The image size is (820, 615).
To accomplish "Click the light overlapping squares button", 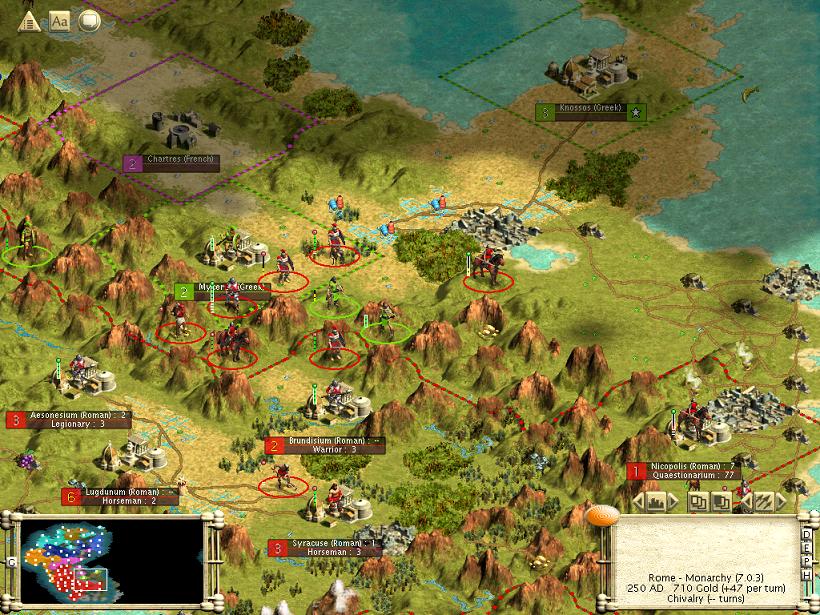I will pyautogui.click(x=699, y=502).
